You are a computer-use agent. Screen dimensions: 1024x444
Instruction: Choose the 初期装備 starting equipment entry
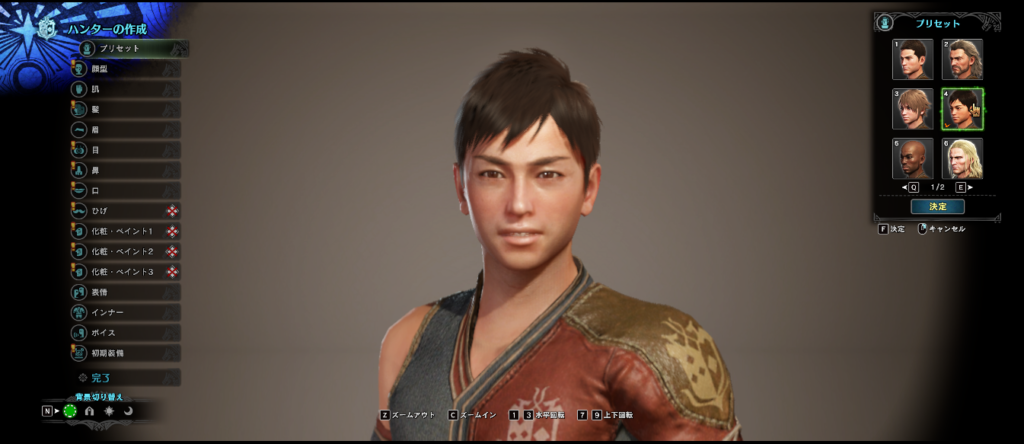coord(125,353)
